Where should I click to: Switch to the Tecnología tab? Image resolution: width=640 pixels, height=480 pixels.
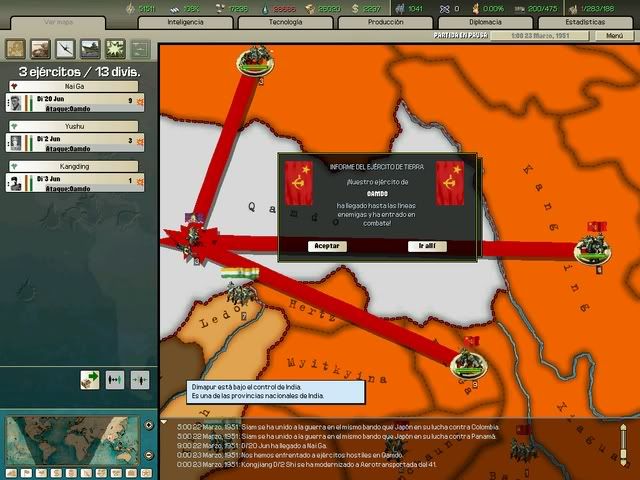click(286, 21)
